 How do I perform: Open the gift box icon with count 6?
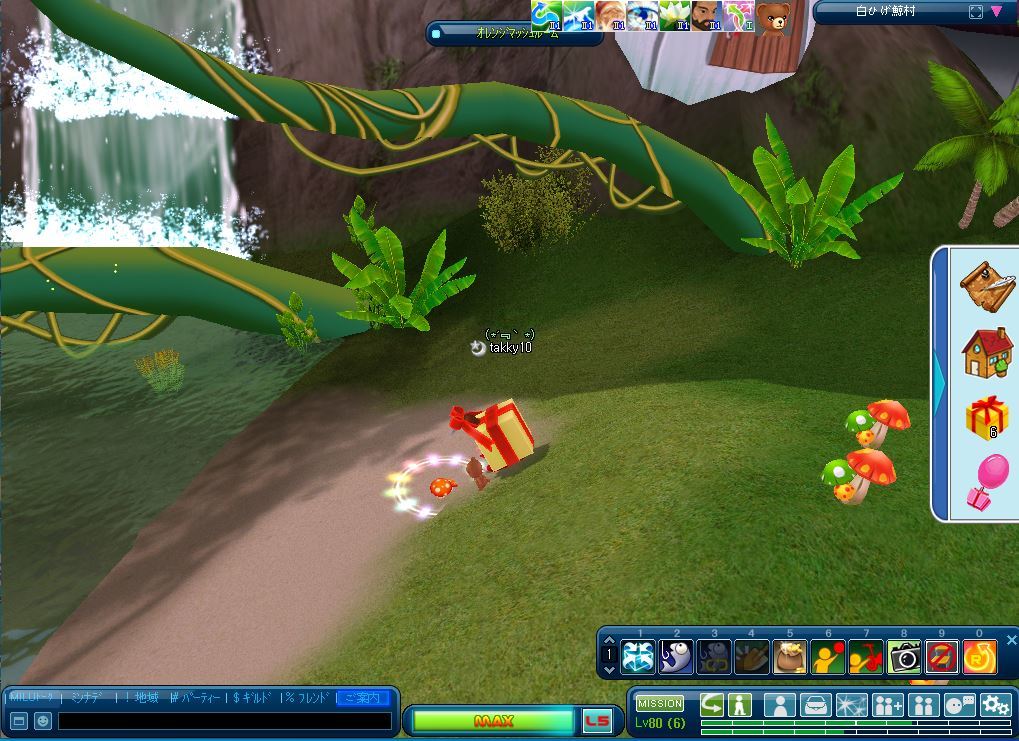tap(987, 417)
